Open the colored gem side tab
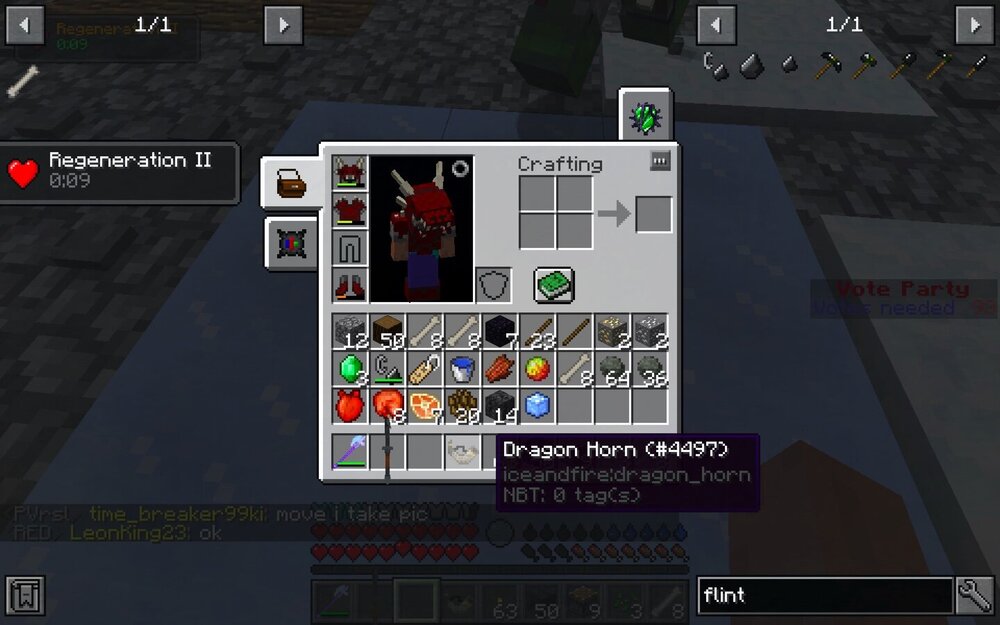 [x=291, y=244]
